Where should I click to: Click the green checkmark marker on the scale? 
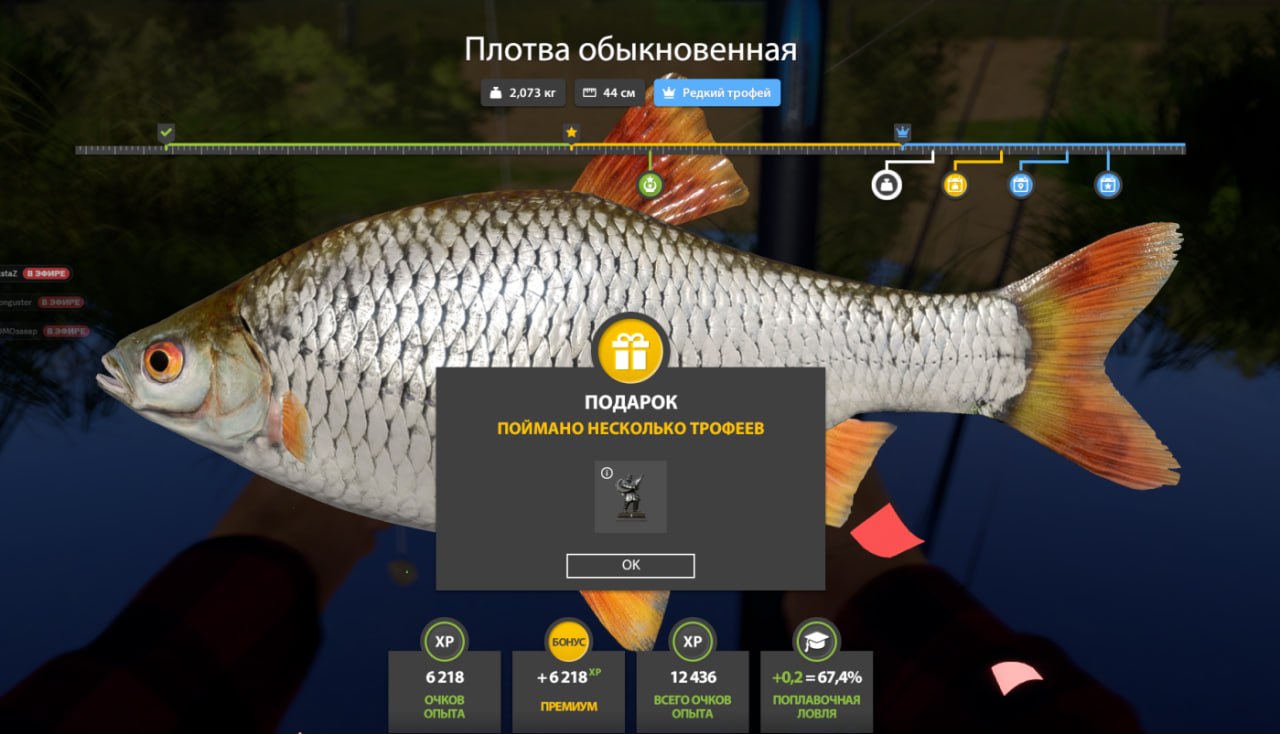pos(164,130)
